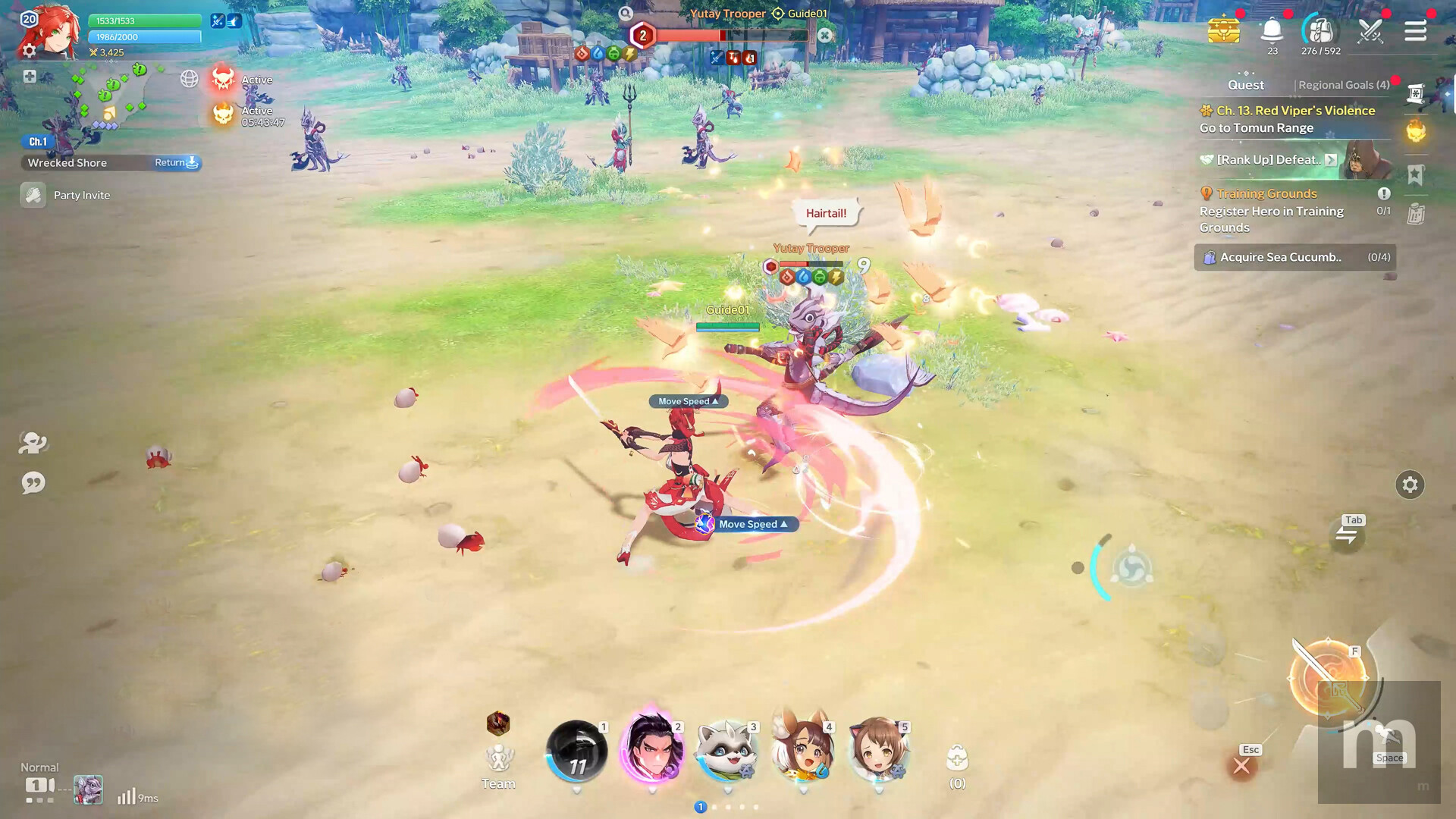Open the globe world map icon on minimap

click(x=188, y=79)
